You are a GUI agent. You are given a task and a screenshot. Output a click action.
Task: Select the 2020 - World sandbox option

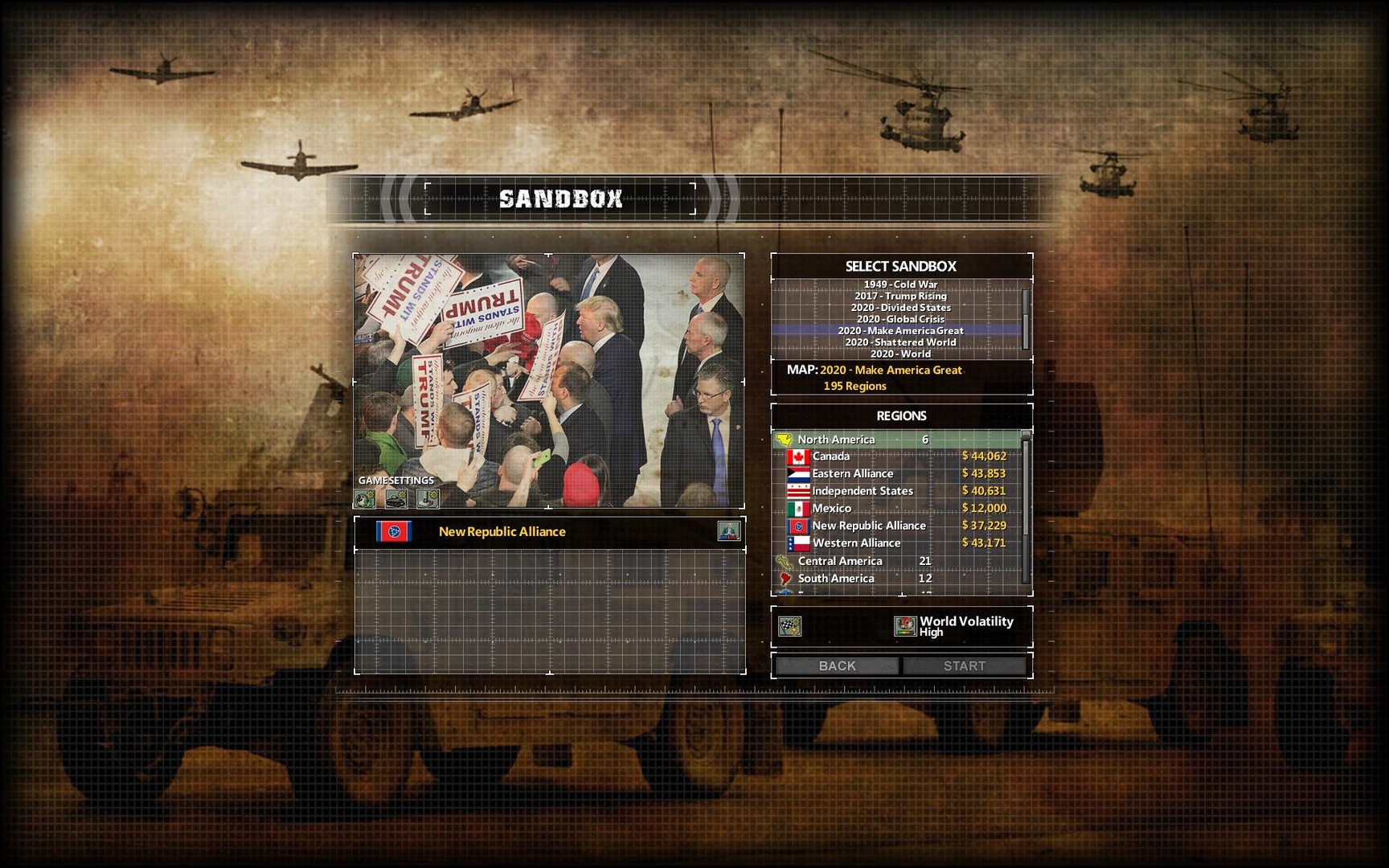pos(900,353)
